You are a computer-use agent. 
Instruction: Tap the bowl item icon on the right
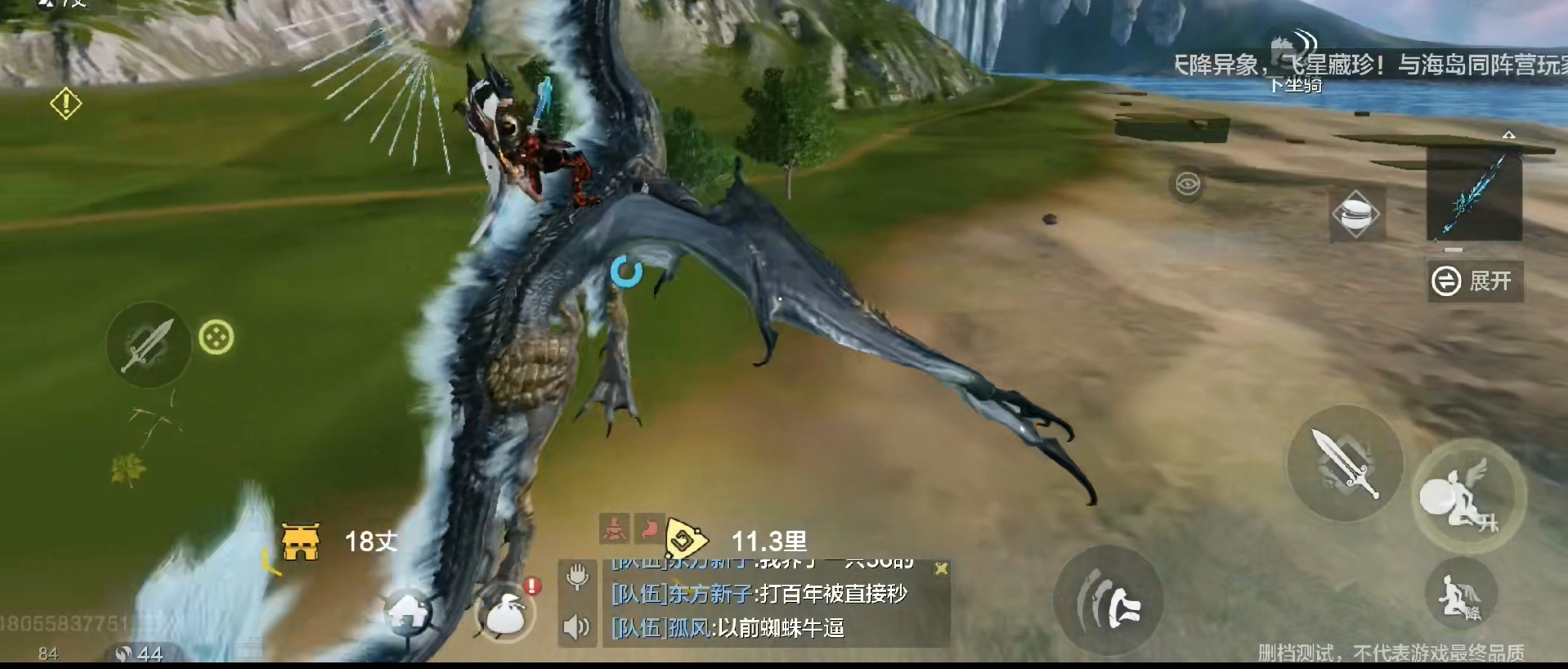[x=1357, y=214]
